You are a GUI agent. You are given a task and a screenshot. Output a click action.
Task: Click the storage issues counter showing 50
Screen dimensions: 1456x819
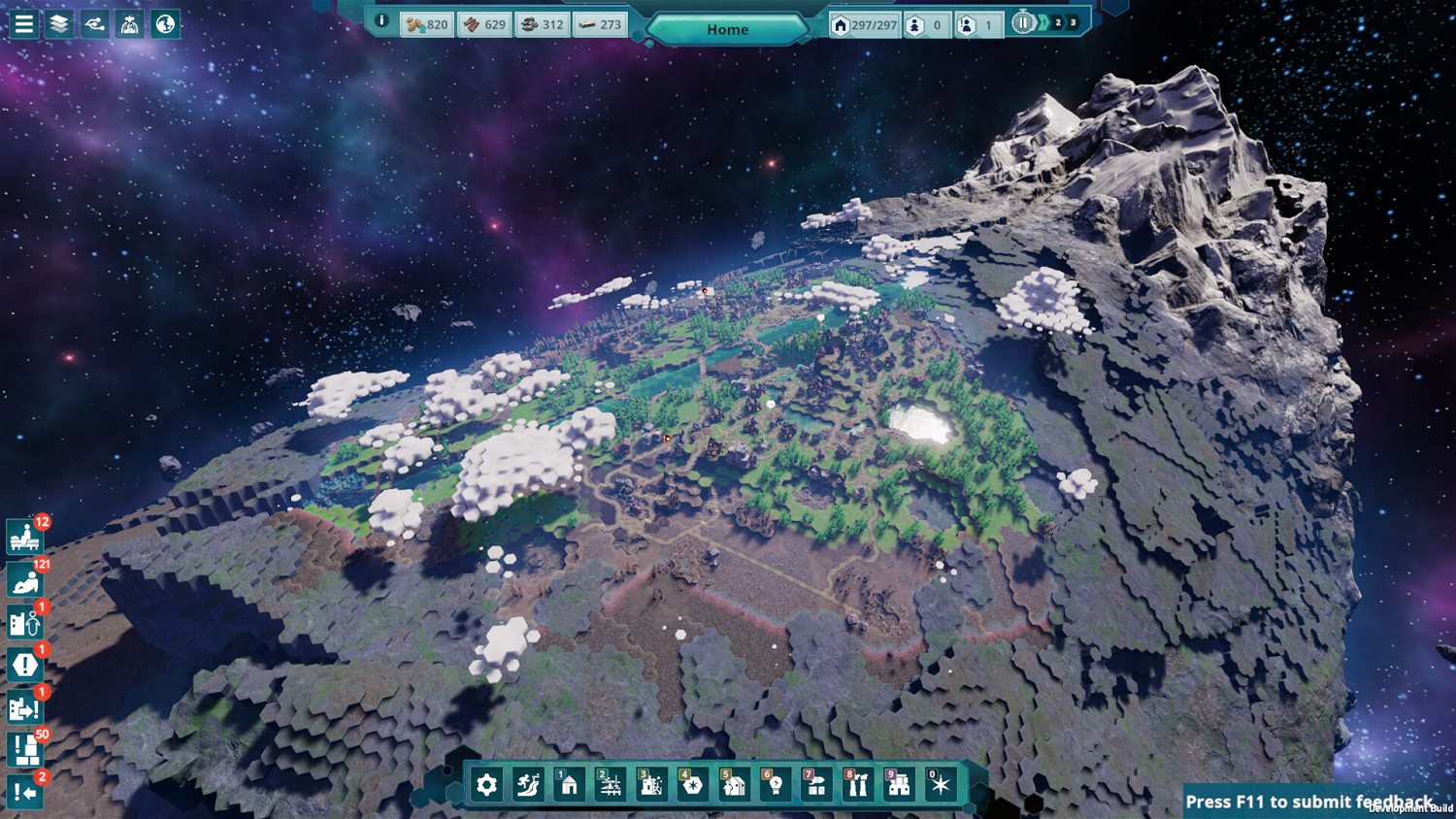point(23,750)
